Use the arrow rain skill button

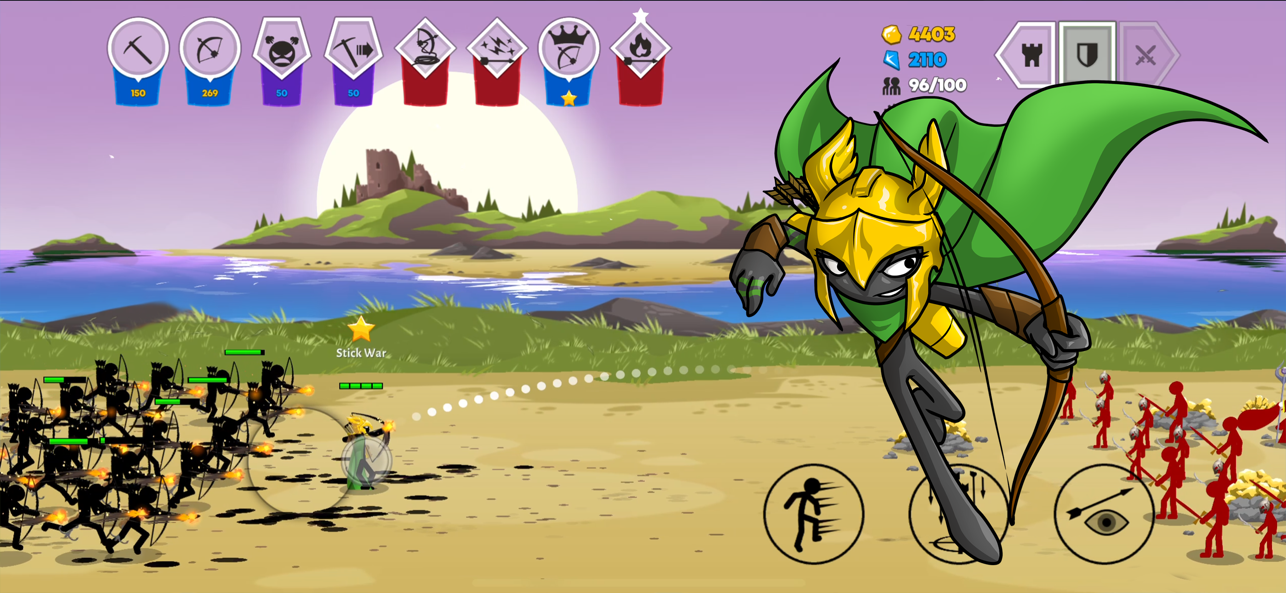[x=958, y=513]
